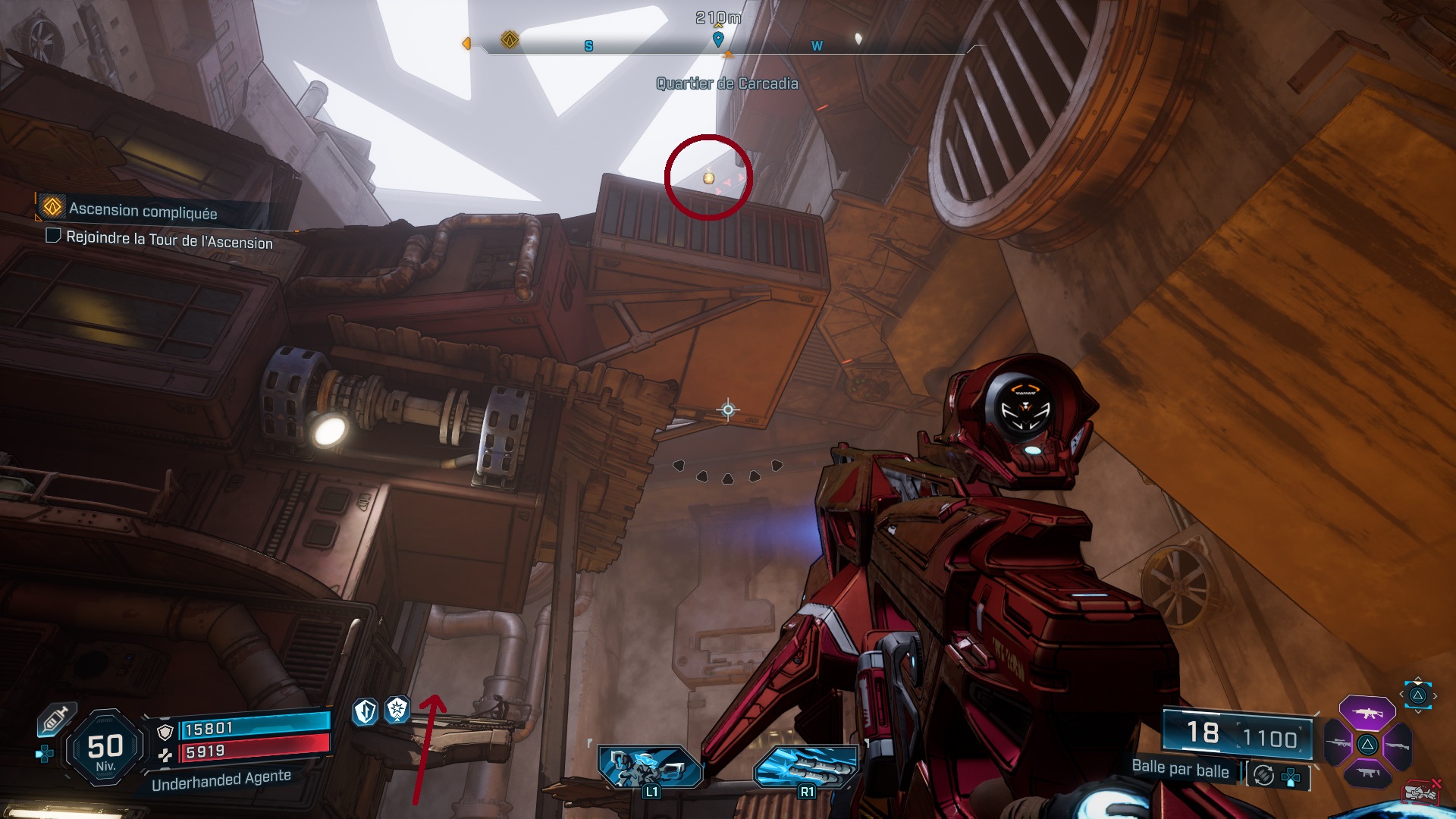Screen dimensions: 1456x819
Task: Activate the L1 action skill icon
Action: point(649,768)
